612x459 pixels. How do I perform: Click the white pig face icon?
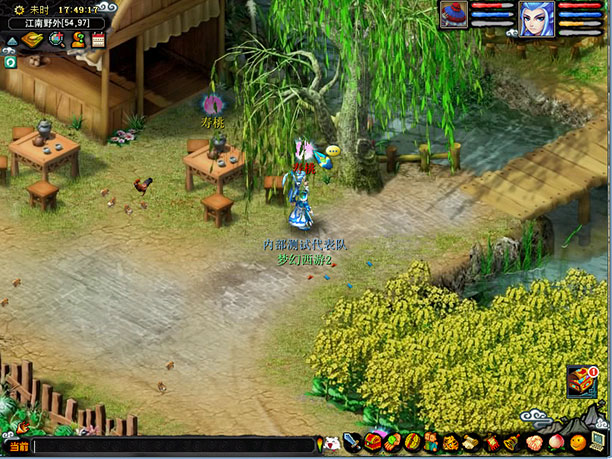(331, 441)
